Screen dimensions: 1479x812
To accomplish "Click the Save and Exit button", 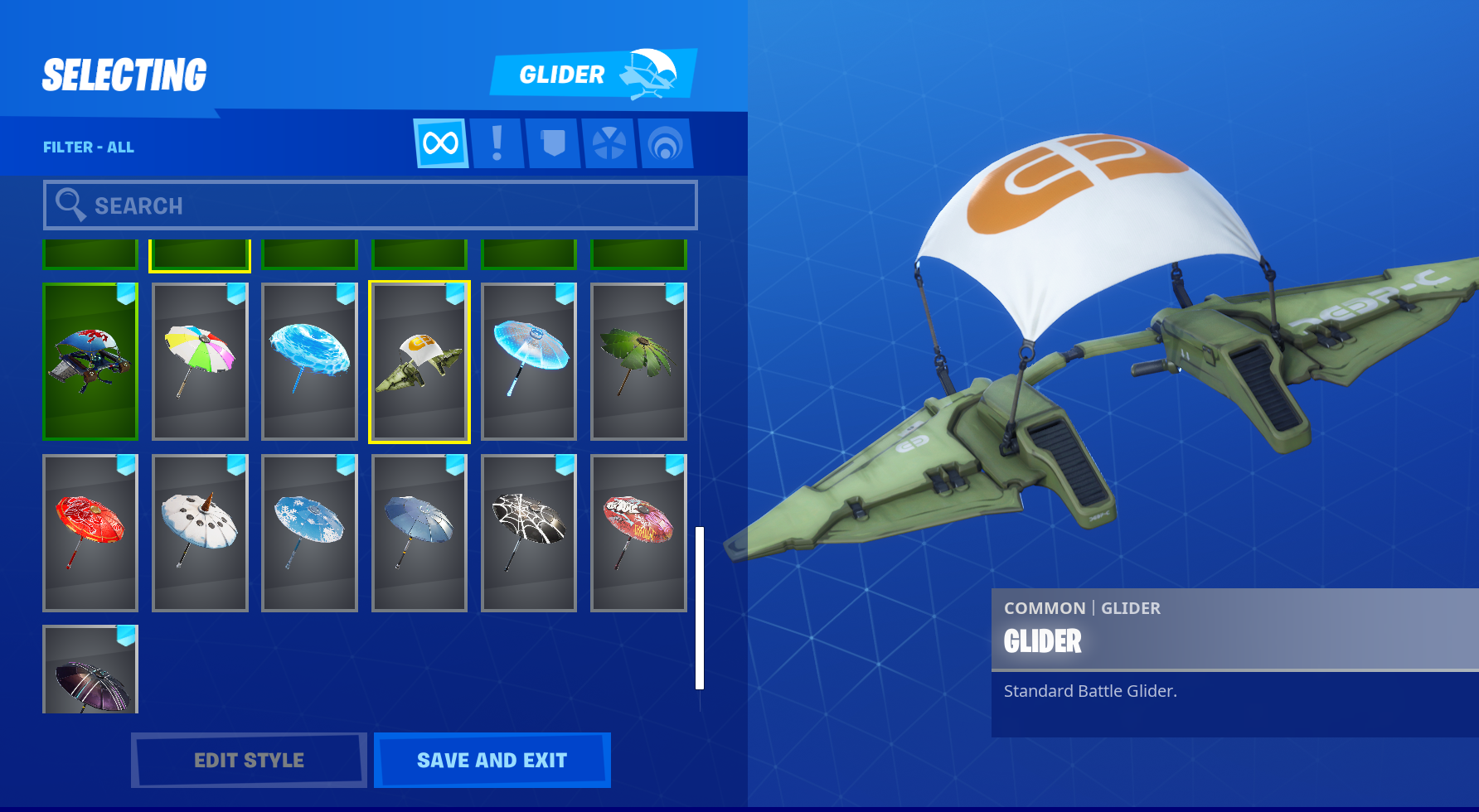I will 492,760.
